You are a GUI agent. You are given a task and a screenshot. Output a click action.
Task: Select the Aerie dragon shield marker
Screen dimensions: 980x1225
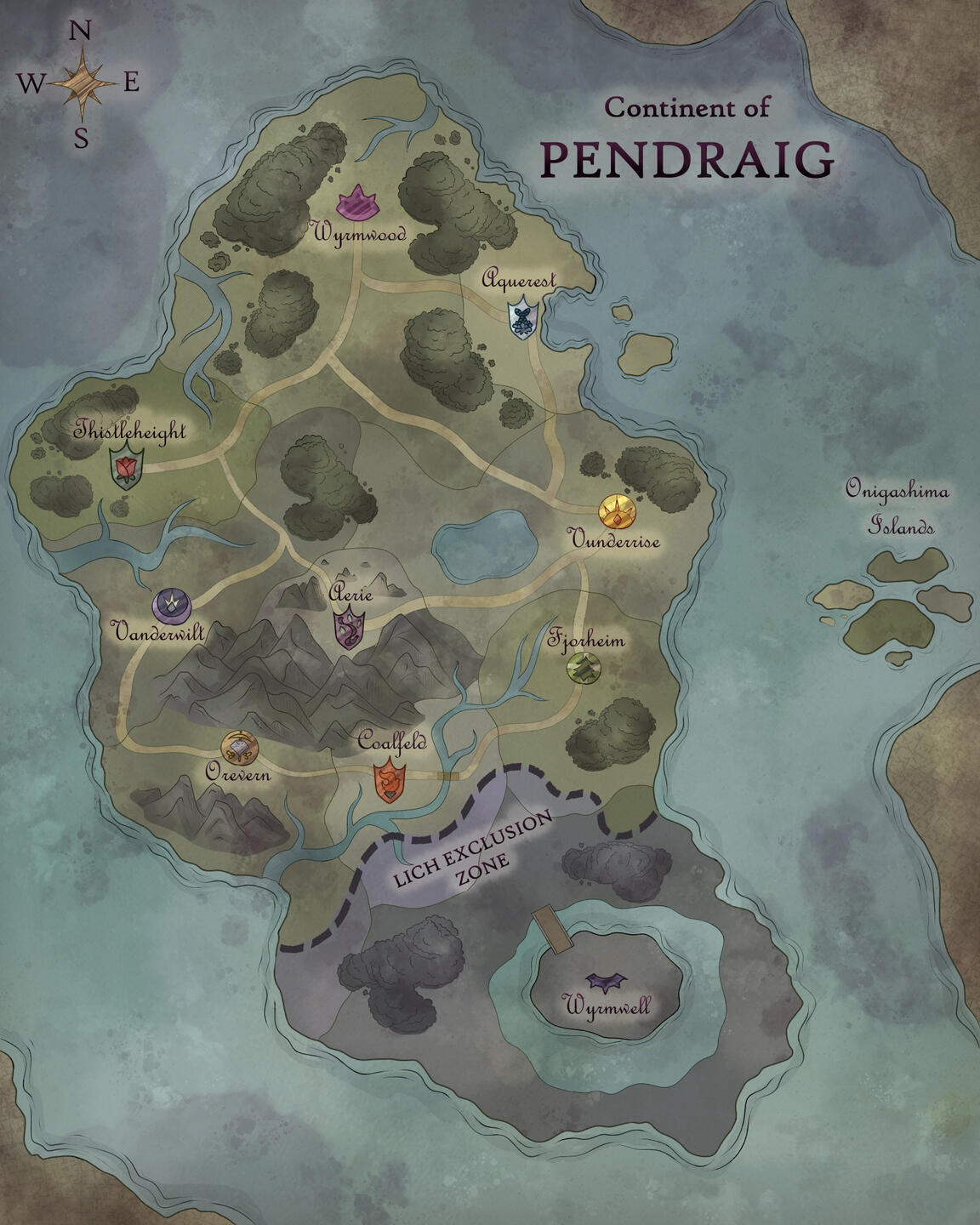click(x=349, y=630)
